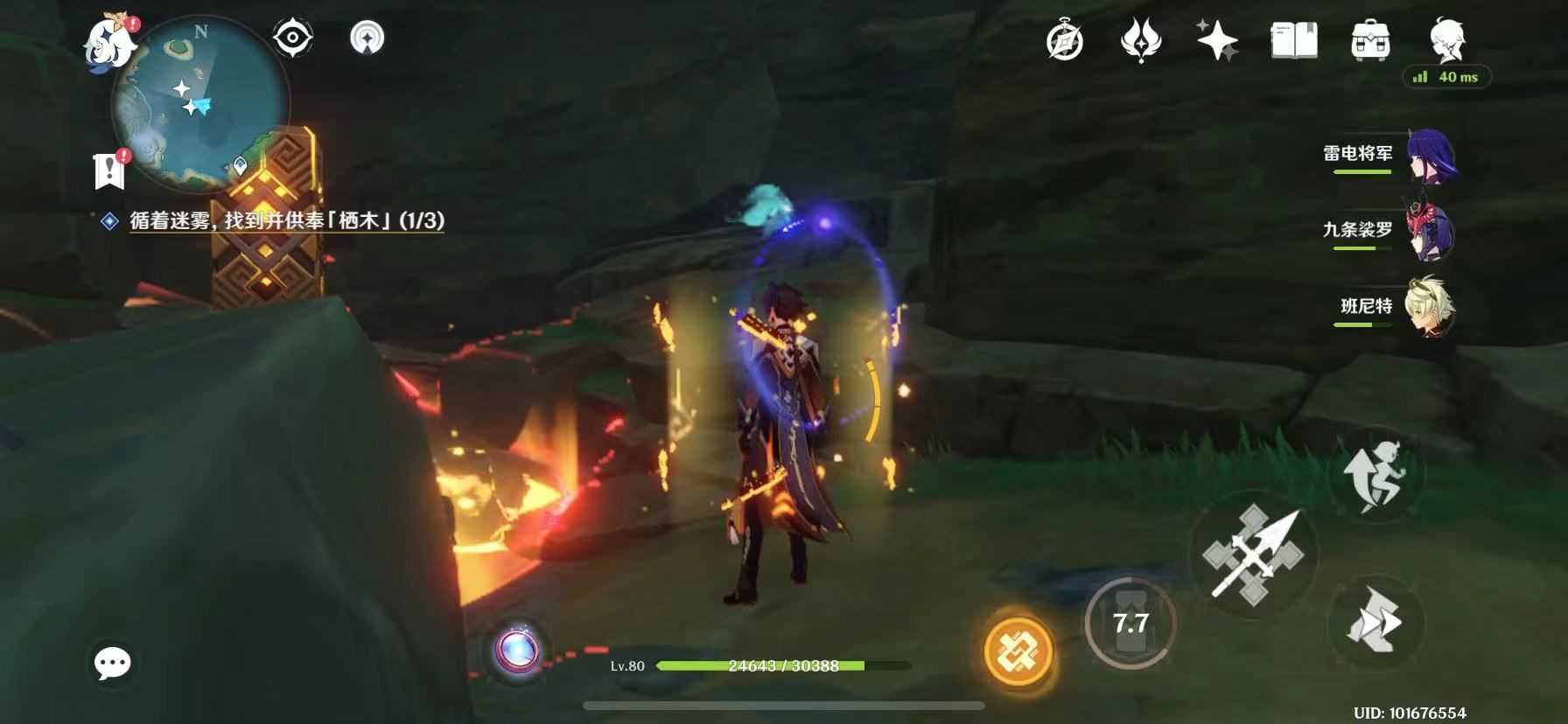
Task: Open the quest log exclamation bookmark
Action: 109,169
